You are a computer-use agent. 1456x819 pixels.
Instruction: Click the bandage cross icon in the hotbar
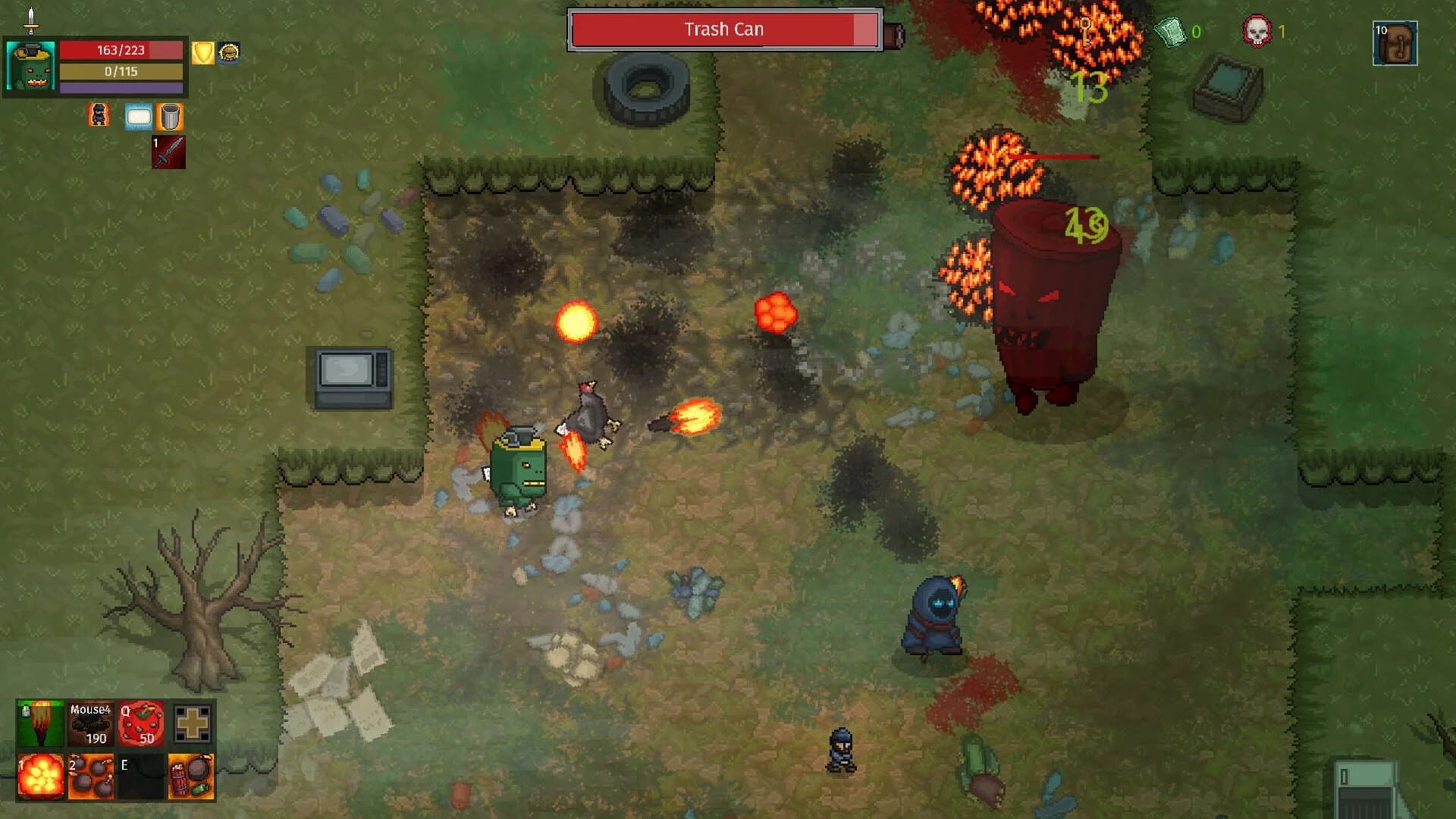[192, 724]
